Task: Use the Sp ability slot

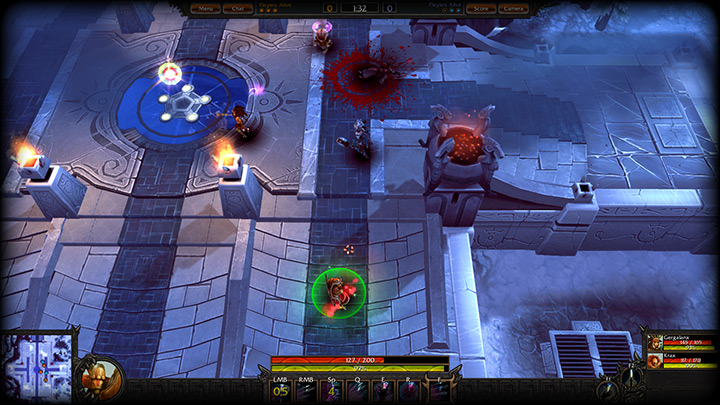Action: pyautogui.click(x=334, y=390)
